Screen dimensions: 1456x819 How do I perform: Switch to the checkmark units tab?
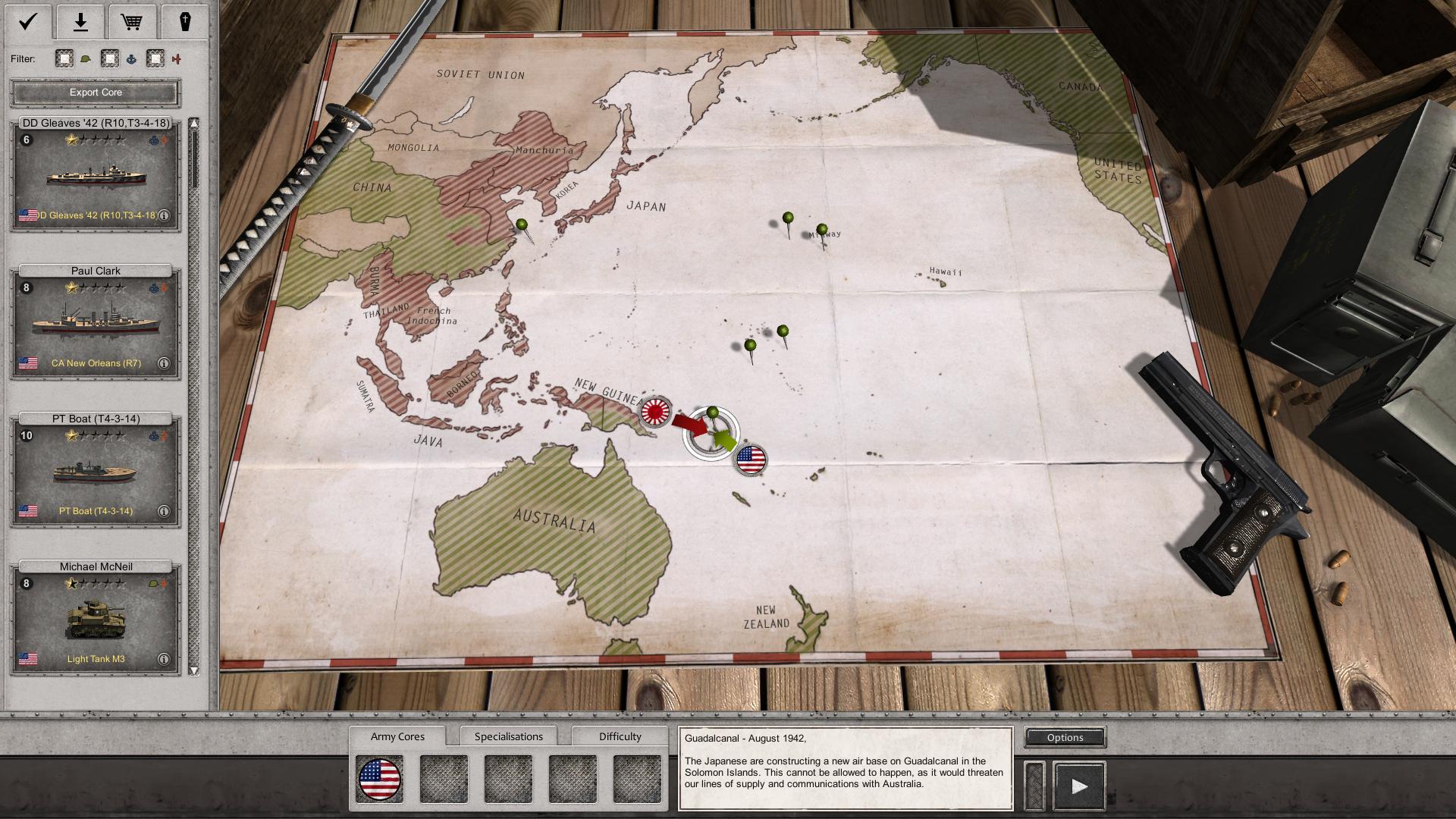click(x=28, y=21)
